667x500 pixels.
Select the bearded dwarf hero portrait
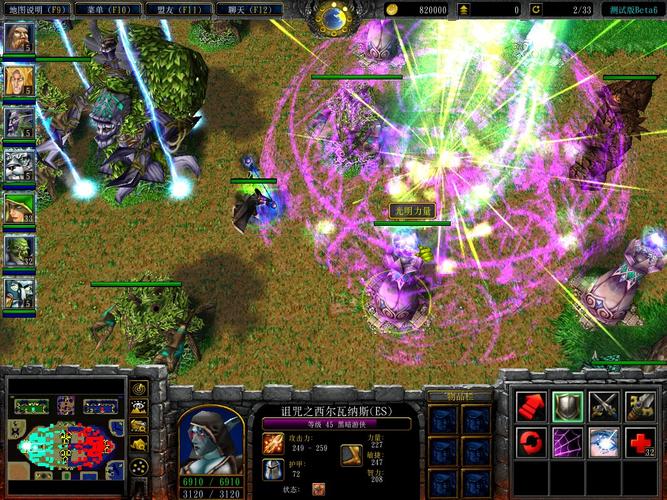click(19, 37)
